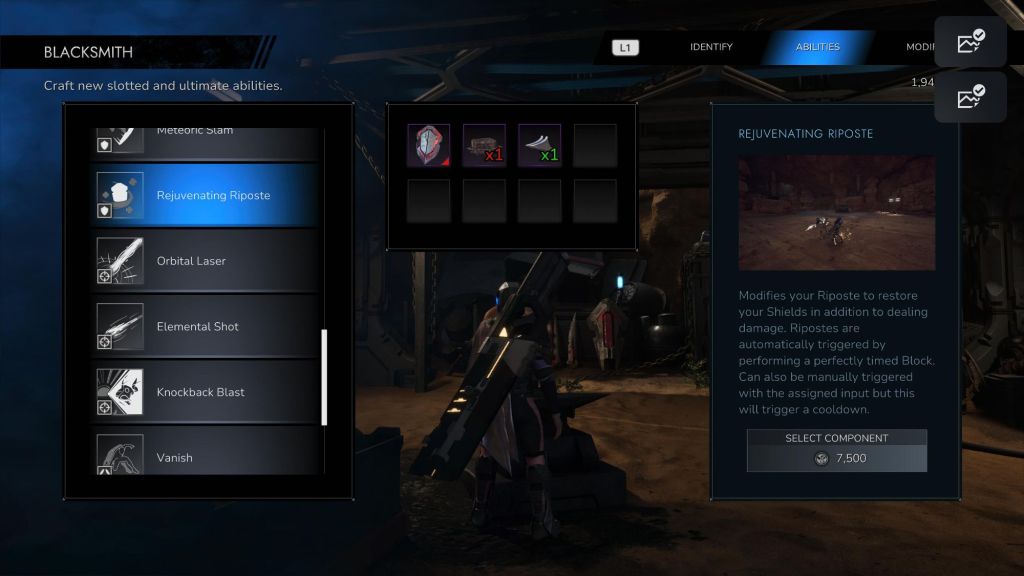Select the scrap component with red x1
Screen dimensions: 1024x576
point(484,145)
